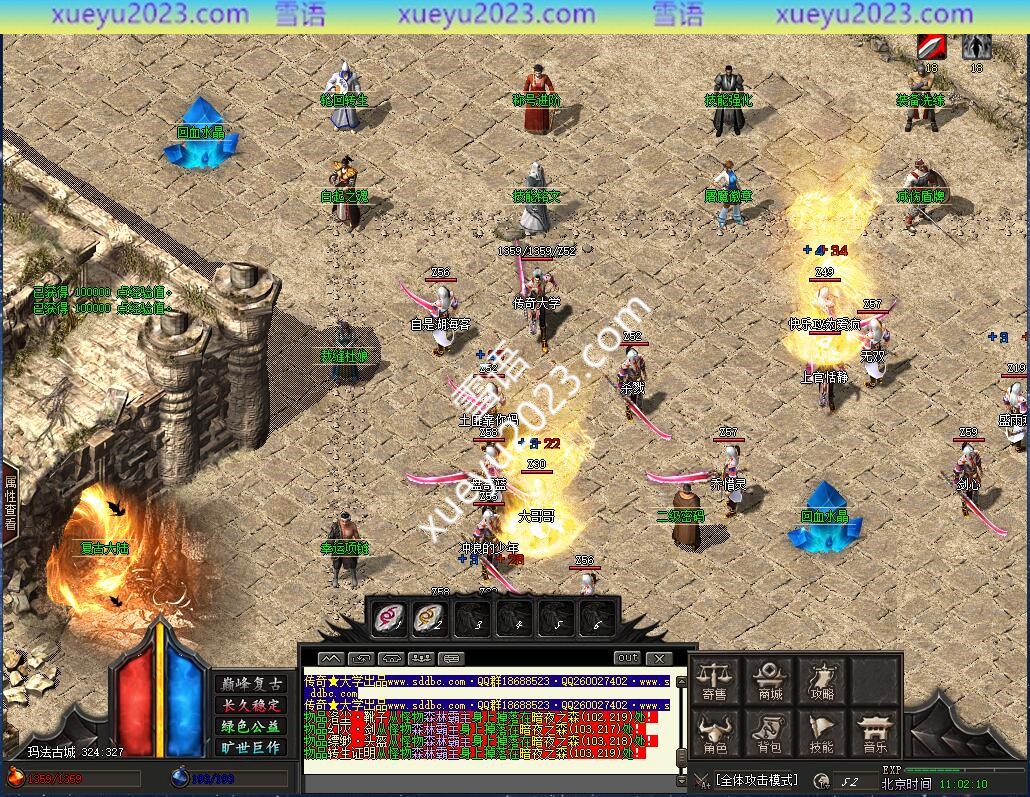Screen dimensions: 1030x797
Task: Open the 角色 character sheet
Action: tap(714, 735)
